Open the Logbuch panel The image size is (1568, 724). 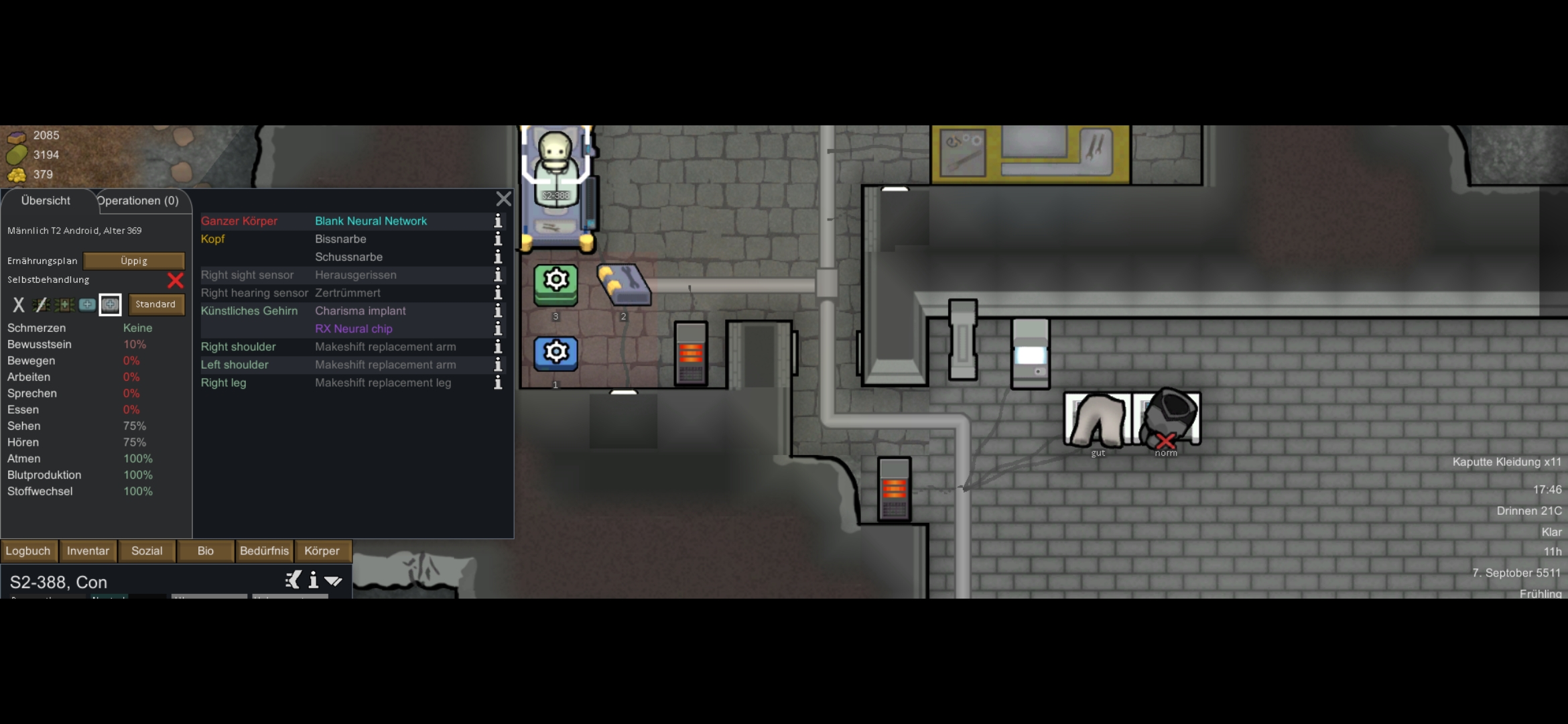(x=28, y=551)
